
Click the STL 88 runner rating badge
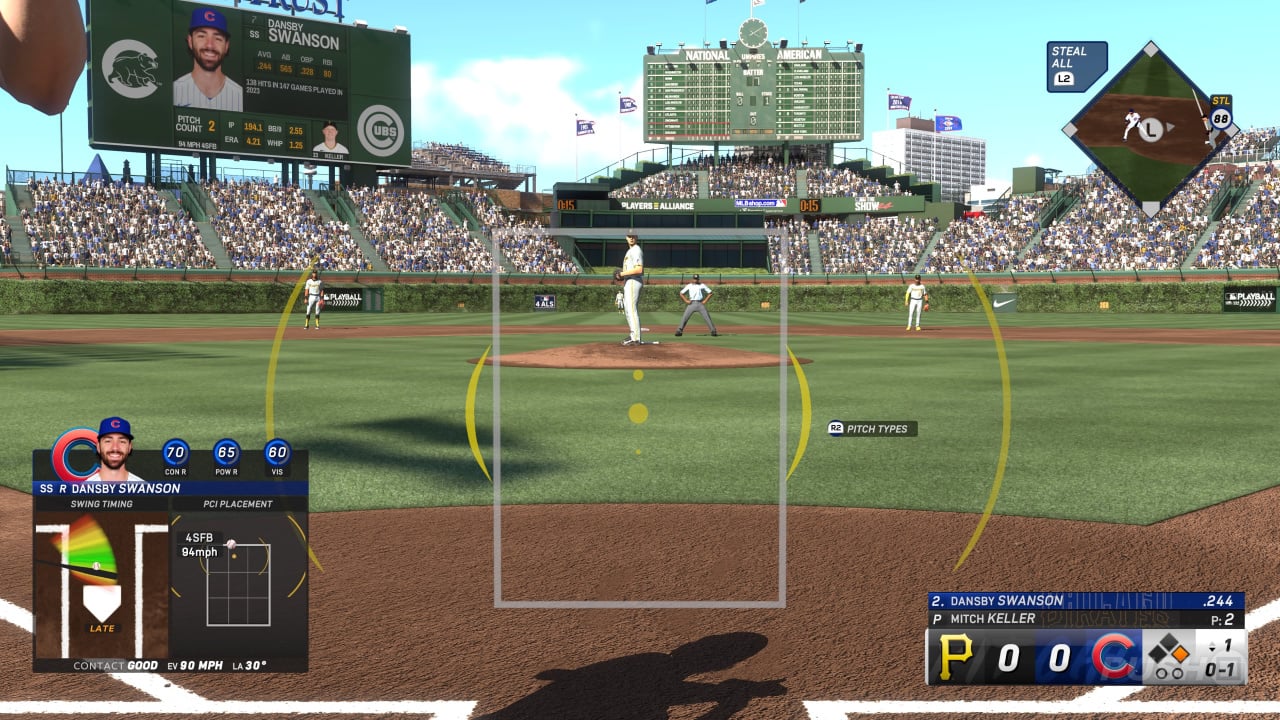click(x=1220, y=112)
